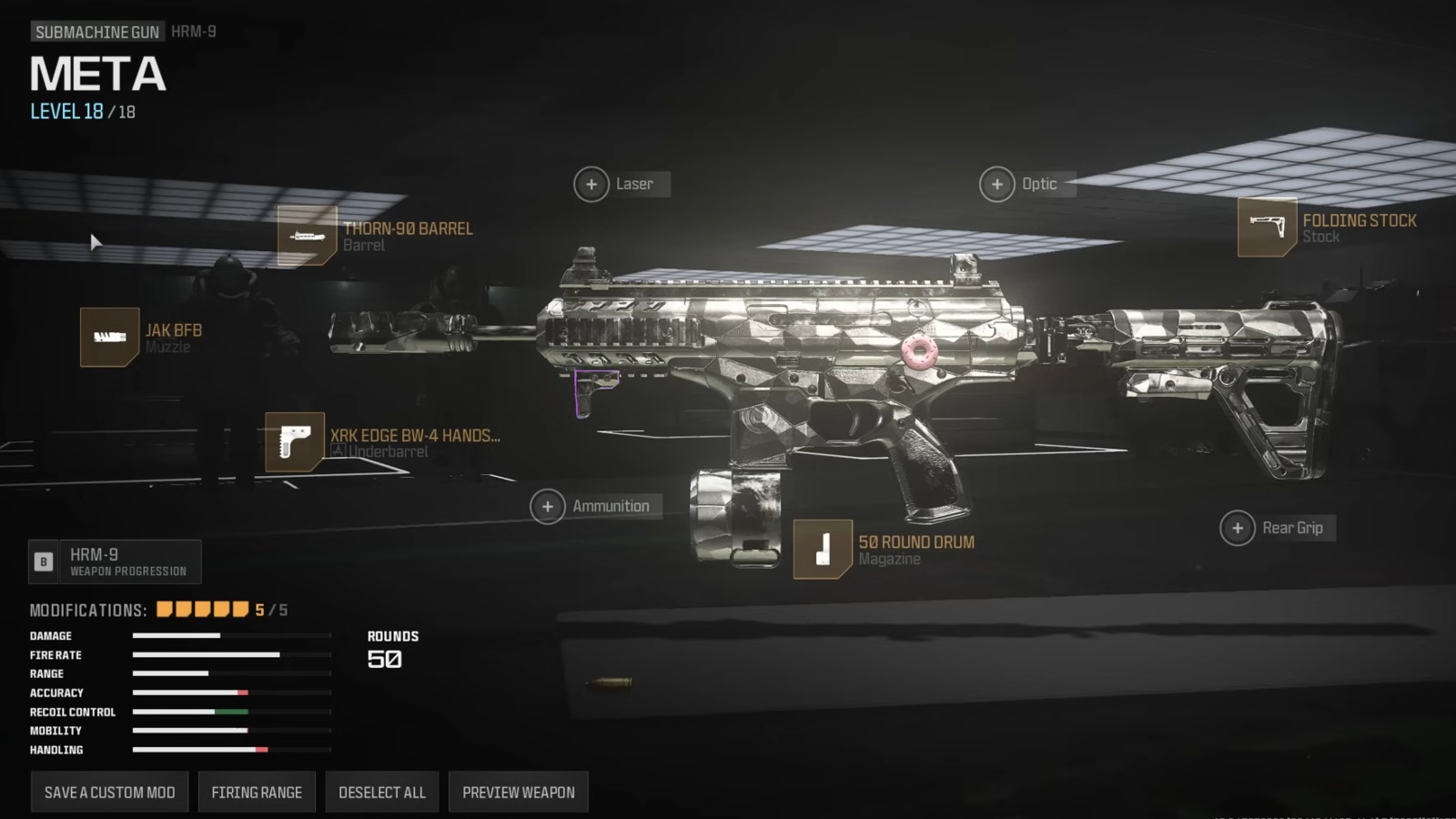Open Preview Weapon view
This screenshot has height=819, width=1456.
click(518, 792)
